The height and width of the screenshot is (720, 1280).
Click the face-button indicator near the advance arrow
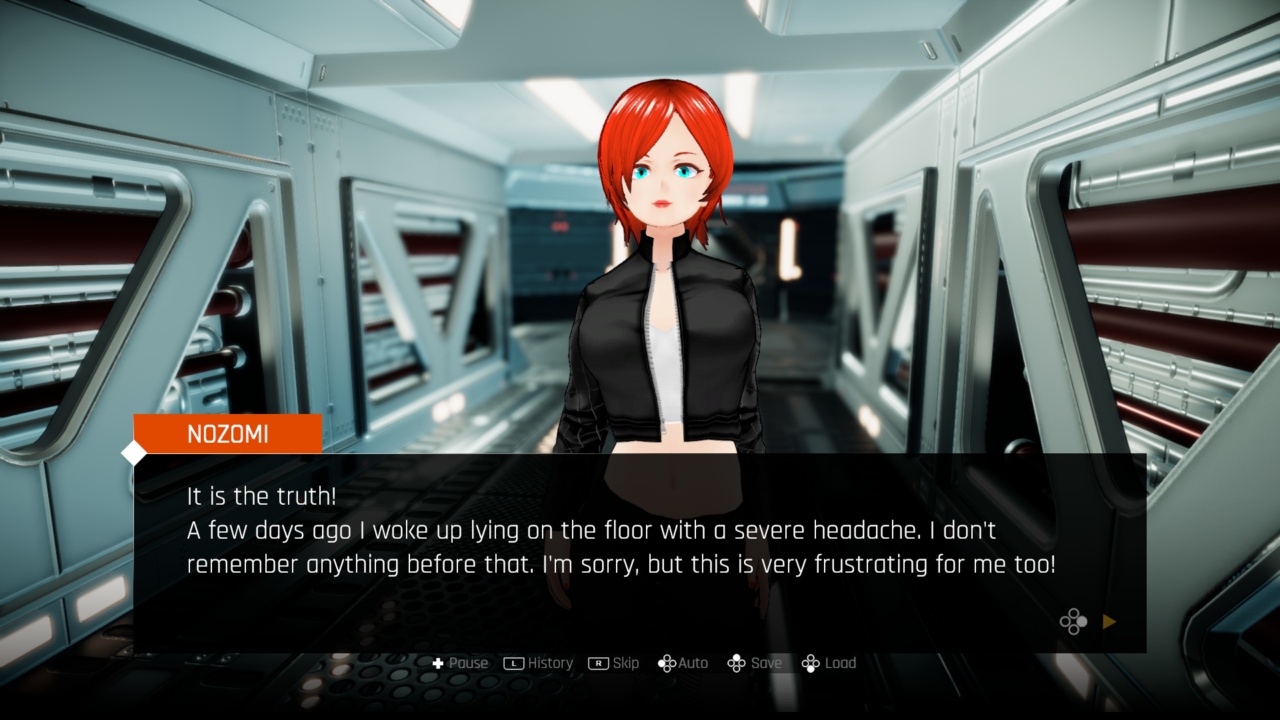tap(1074, 622)
